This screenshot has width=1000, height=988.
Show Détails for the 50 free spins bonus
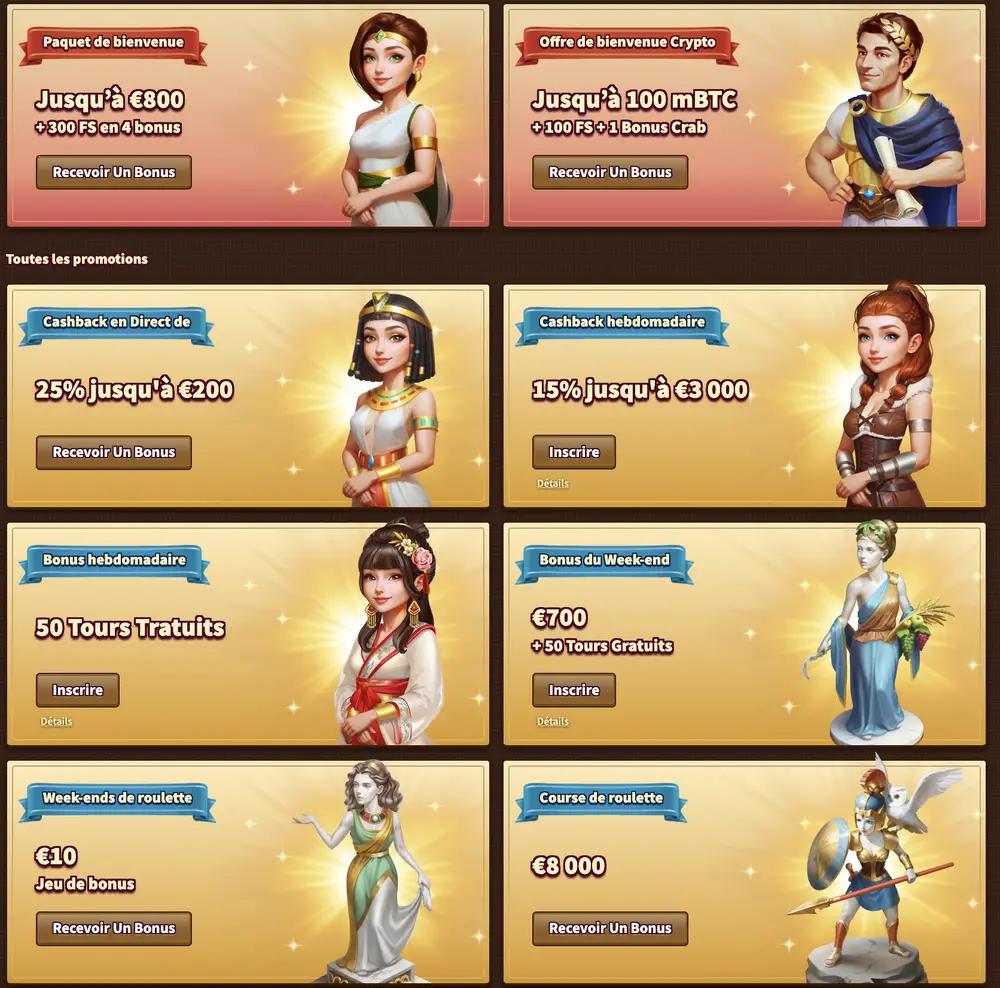(x=56, y=721)
